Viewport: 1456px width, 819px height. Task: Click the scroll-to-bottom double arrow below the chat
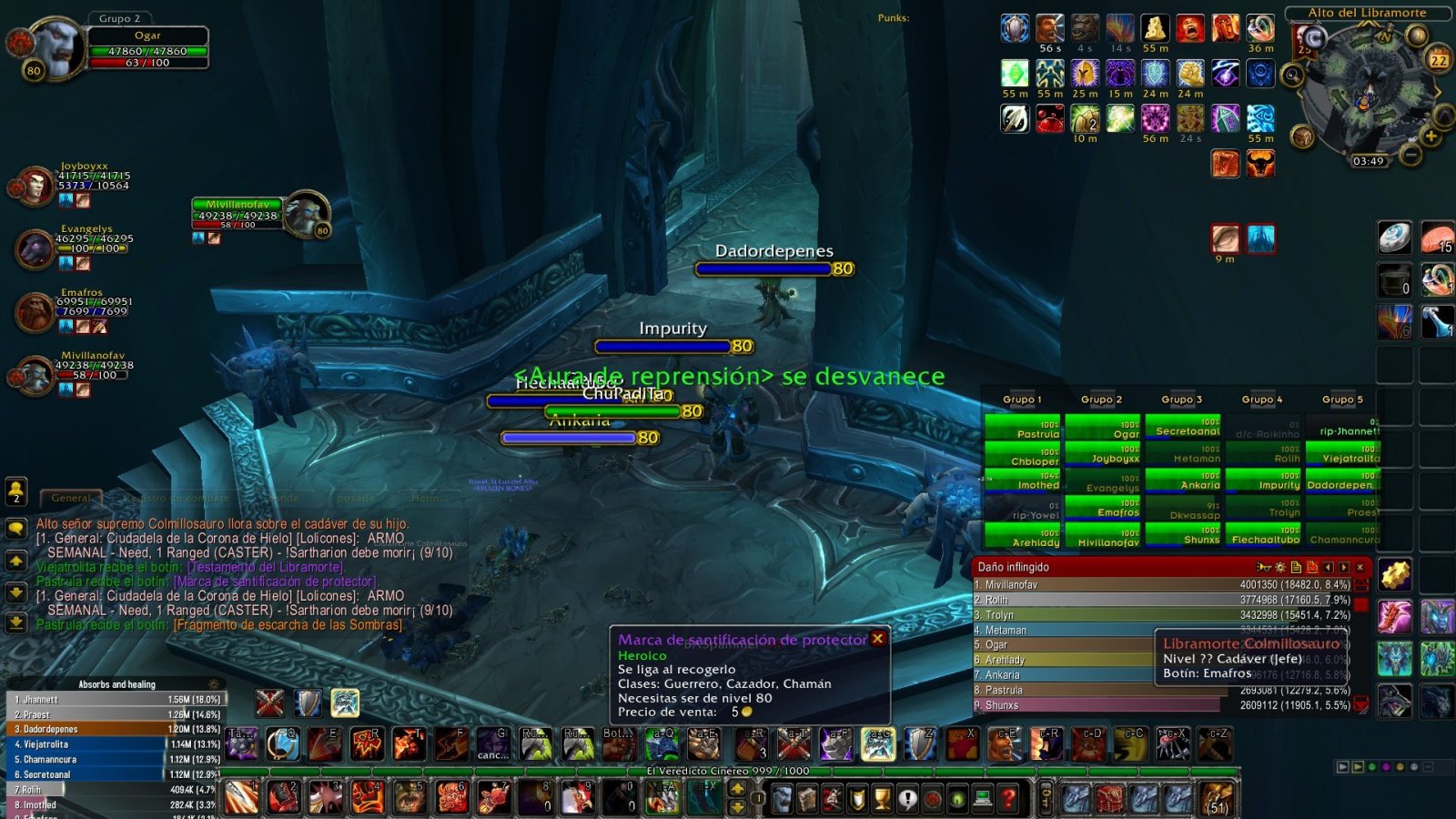pyautogui.click(x=15, y=623)
